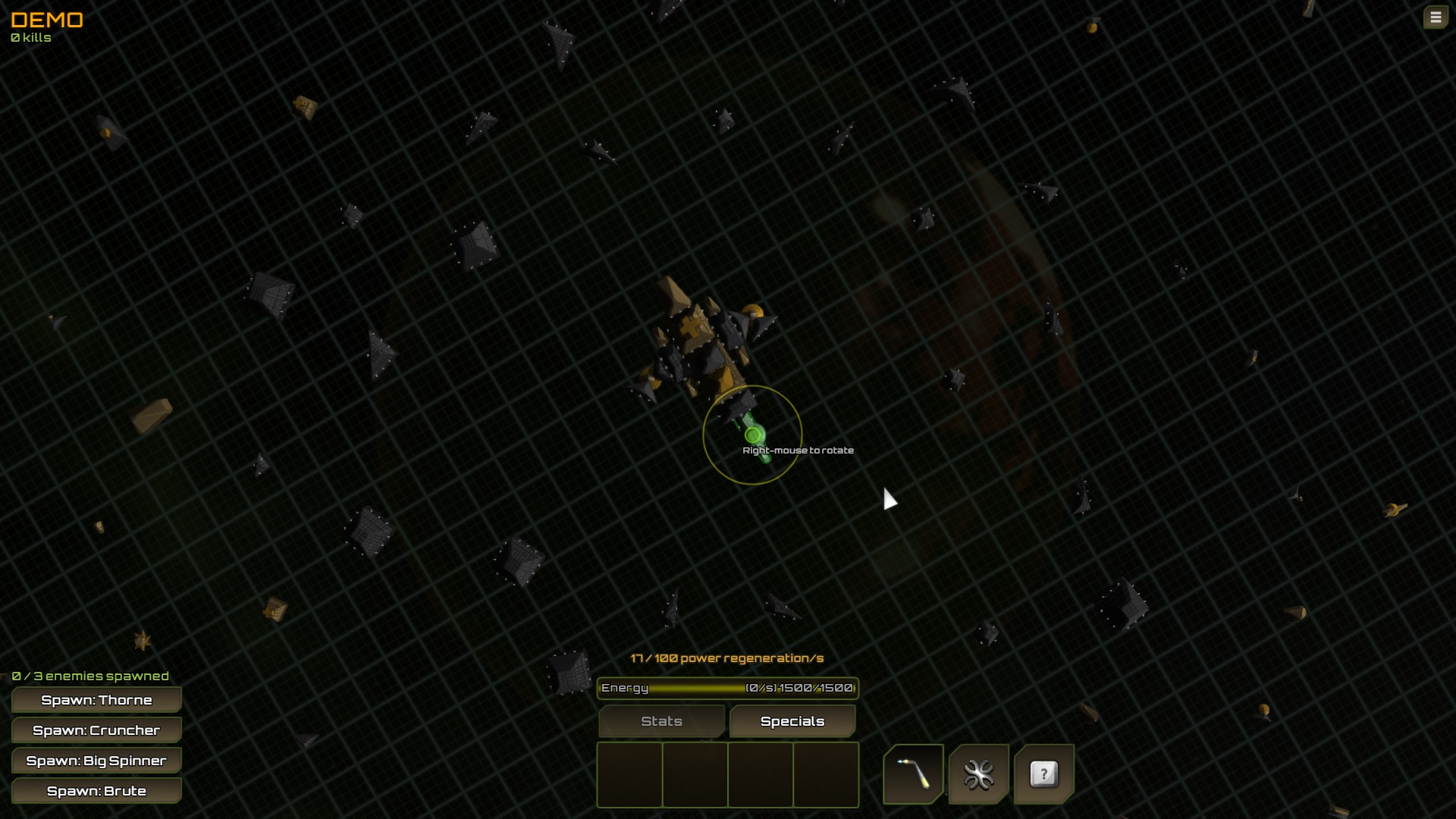Click the Energy progress bar

click(727, 689)
